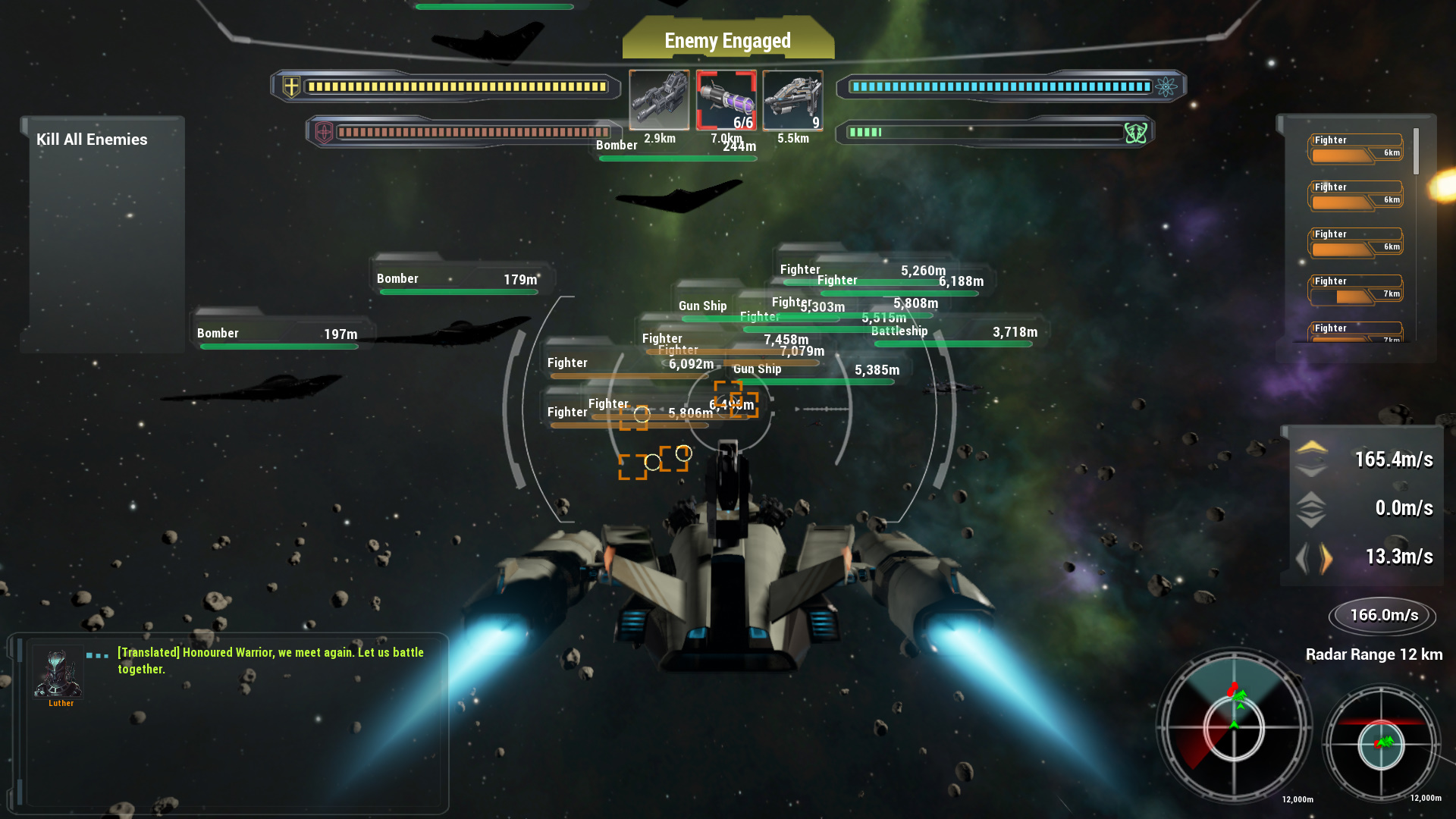Click Luther's portrait in the comms panel
The height and width of the screenshot is (819, 1456).
(58, 673)
